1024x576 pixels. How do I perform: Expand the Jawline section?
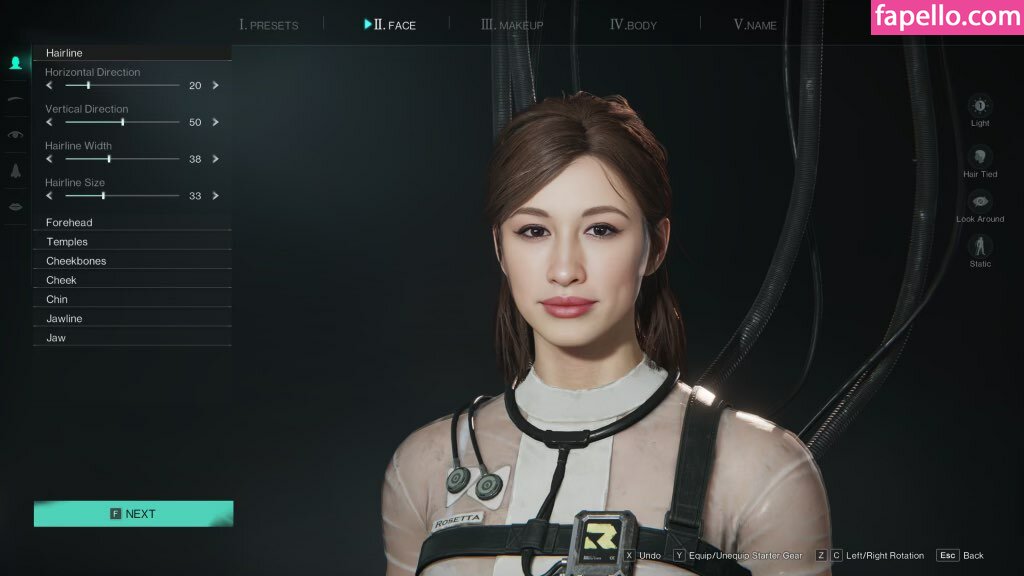pos(64,319)
